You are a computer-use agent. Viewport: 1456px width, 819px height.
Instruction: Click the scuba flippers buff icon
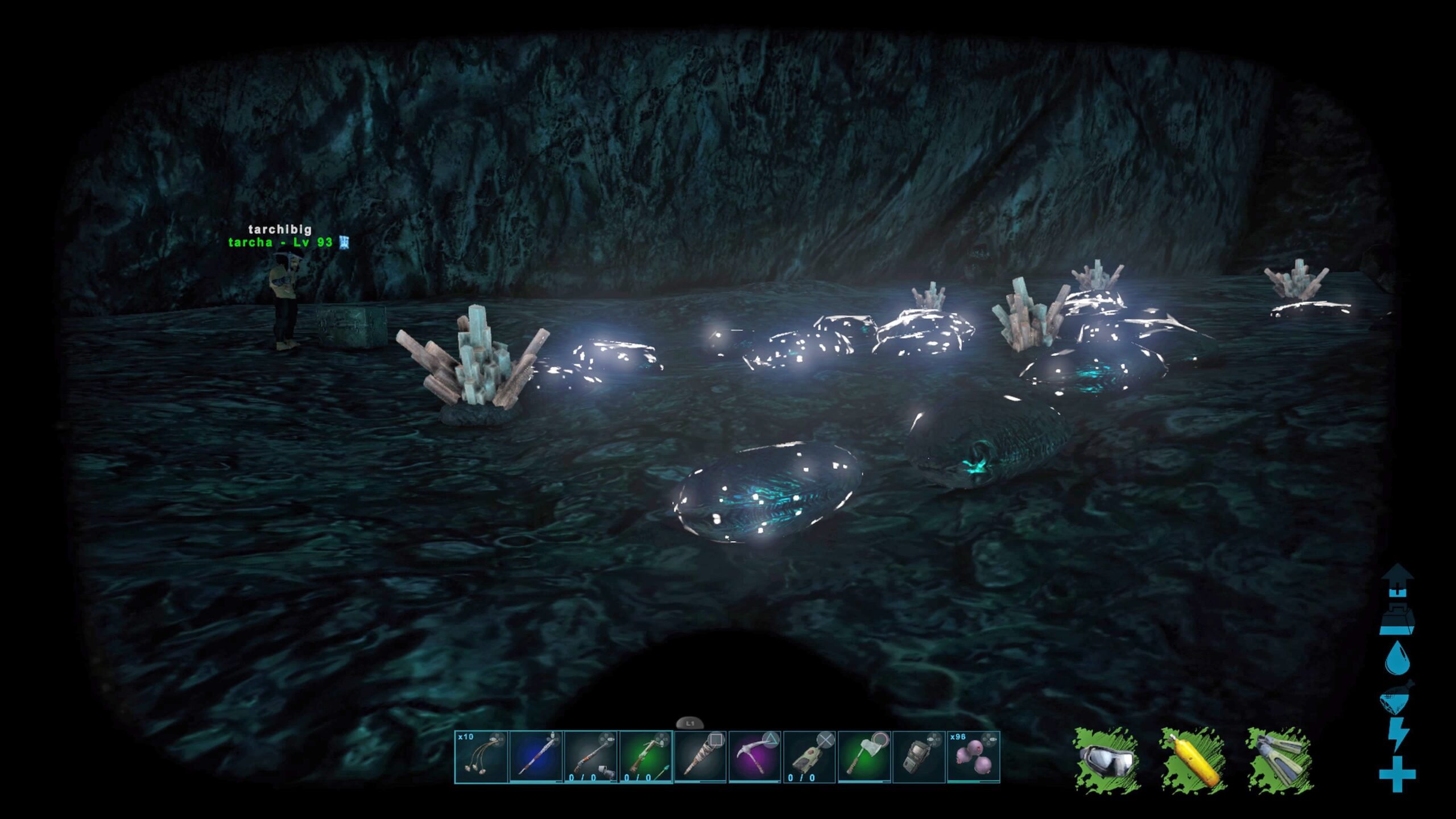tap(1280, 760)
